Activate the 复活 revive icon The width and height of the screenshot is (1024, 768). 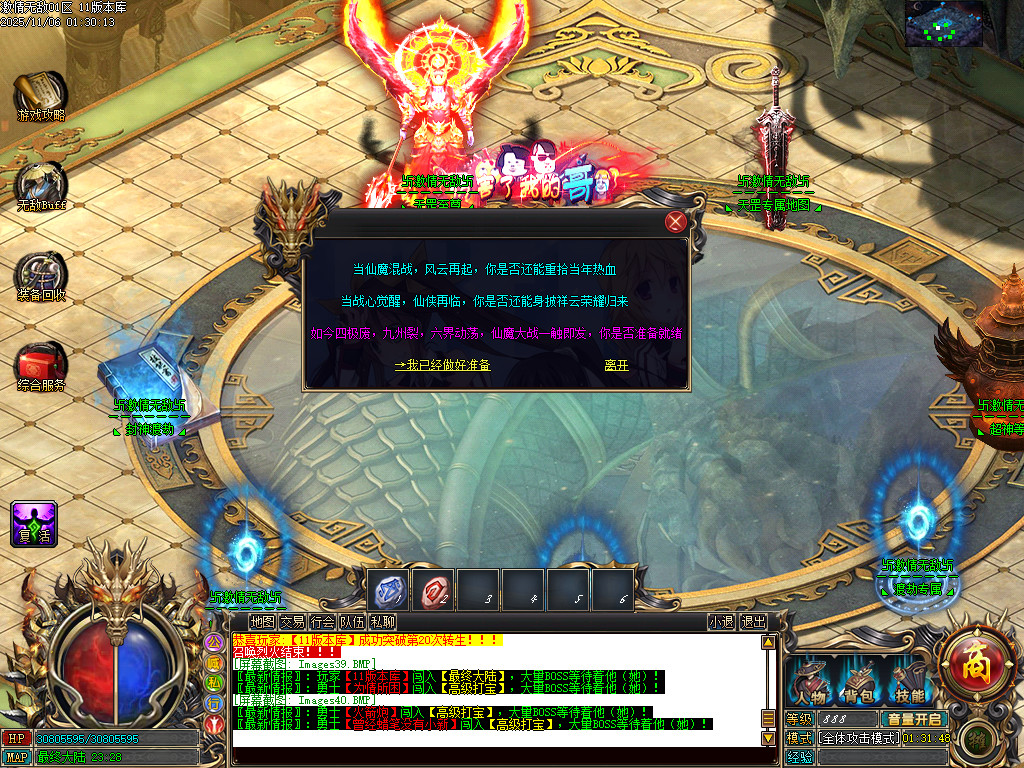33,522
